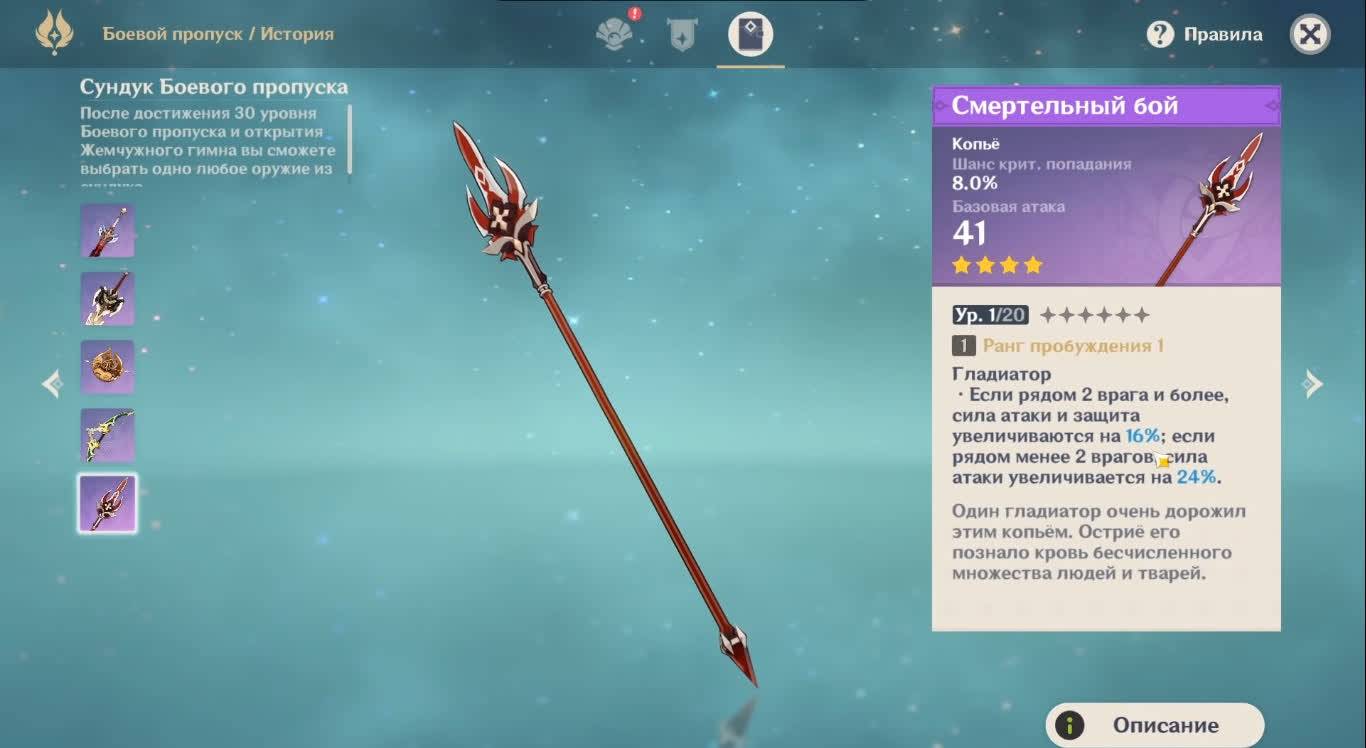Viewport: 1366px width, 748px height.
Task: Pick the golden round catalyst thumbnail
Action: click(x=108, y=367)
